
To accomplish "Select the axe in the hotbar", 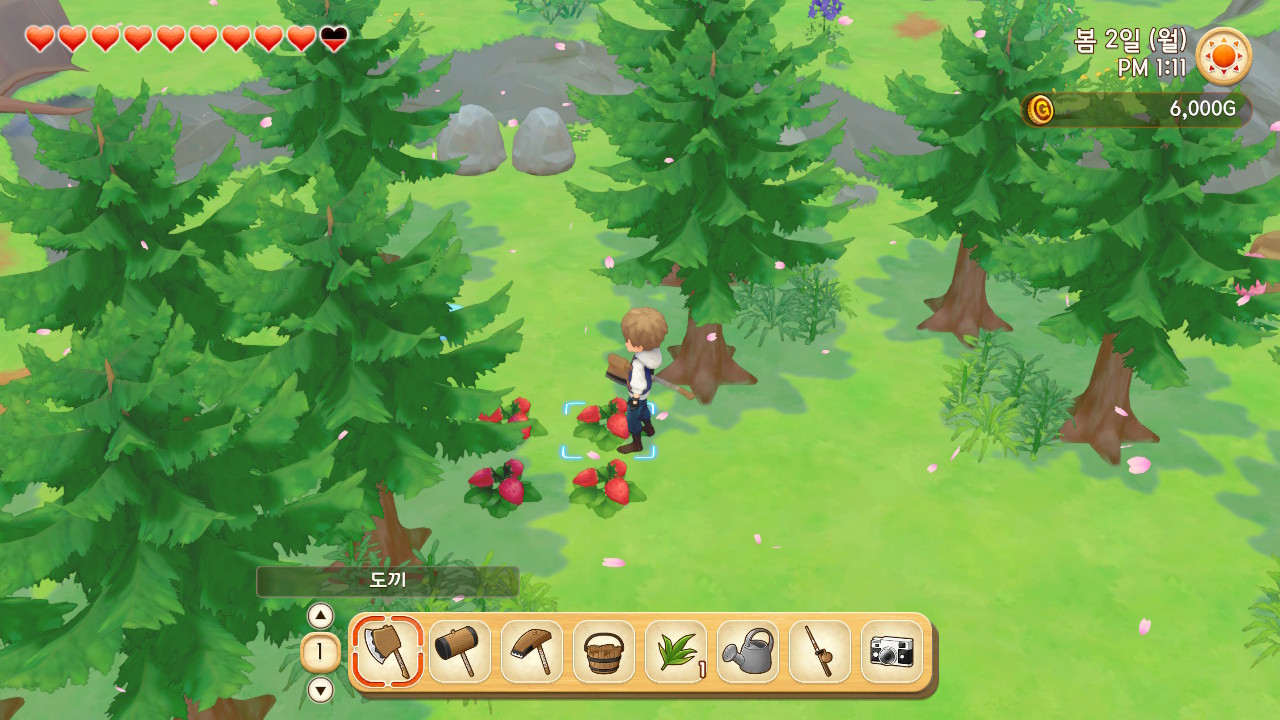I will pyautogui.click(x=387, y=651).
